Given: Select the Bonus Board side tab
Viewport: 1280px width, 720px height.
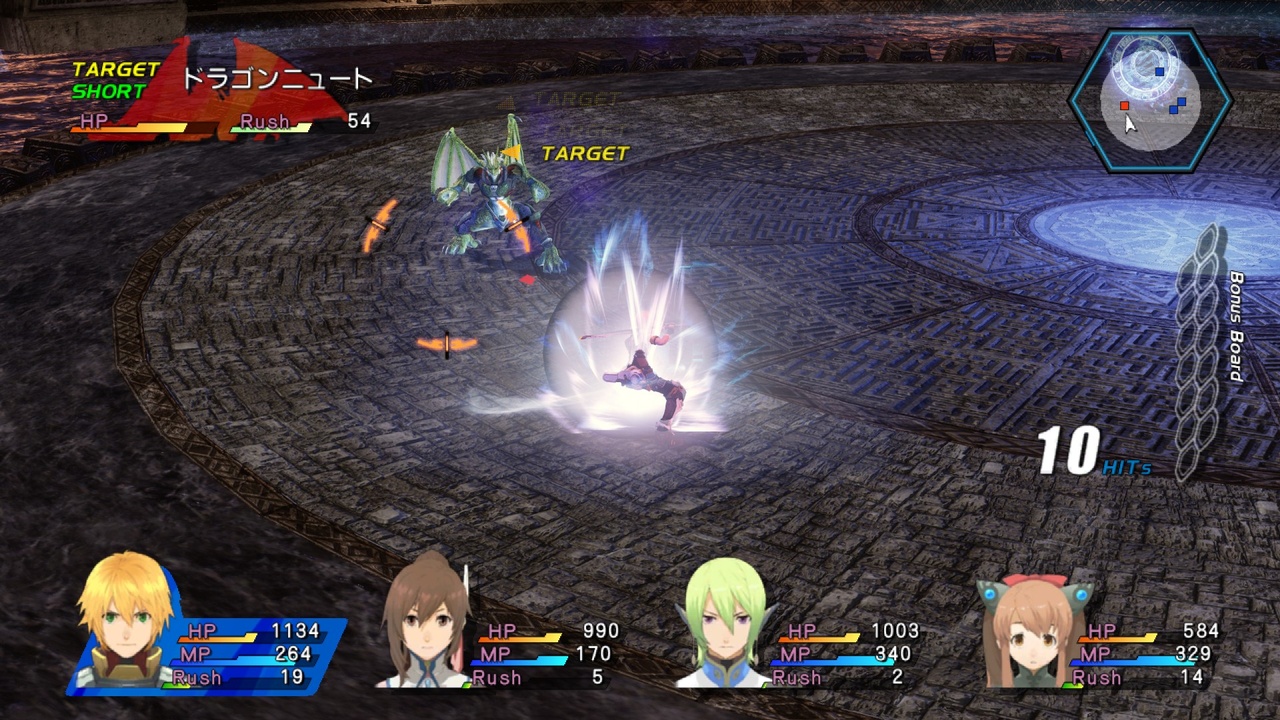Looking at the screenshot, I should (1240, 330).
